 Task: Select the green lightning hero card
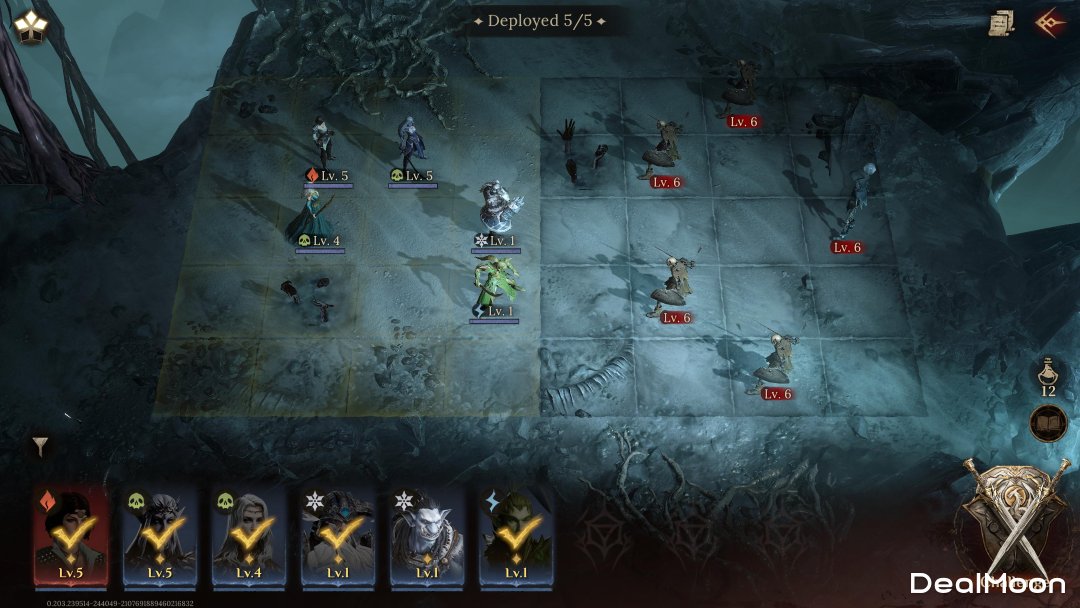coord(516,537)
